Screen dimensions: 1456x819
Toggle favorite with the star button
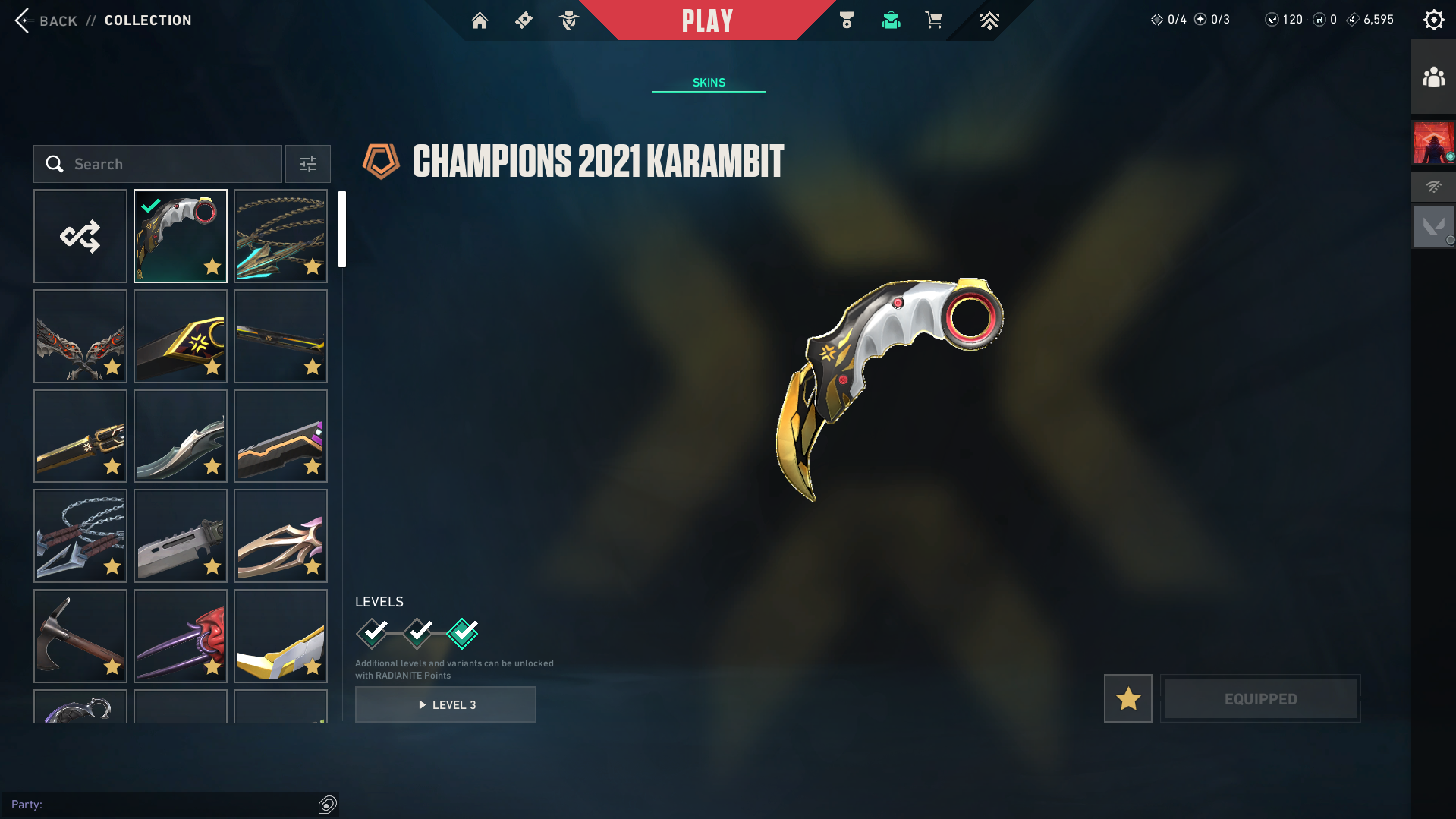pos(1127,698)
